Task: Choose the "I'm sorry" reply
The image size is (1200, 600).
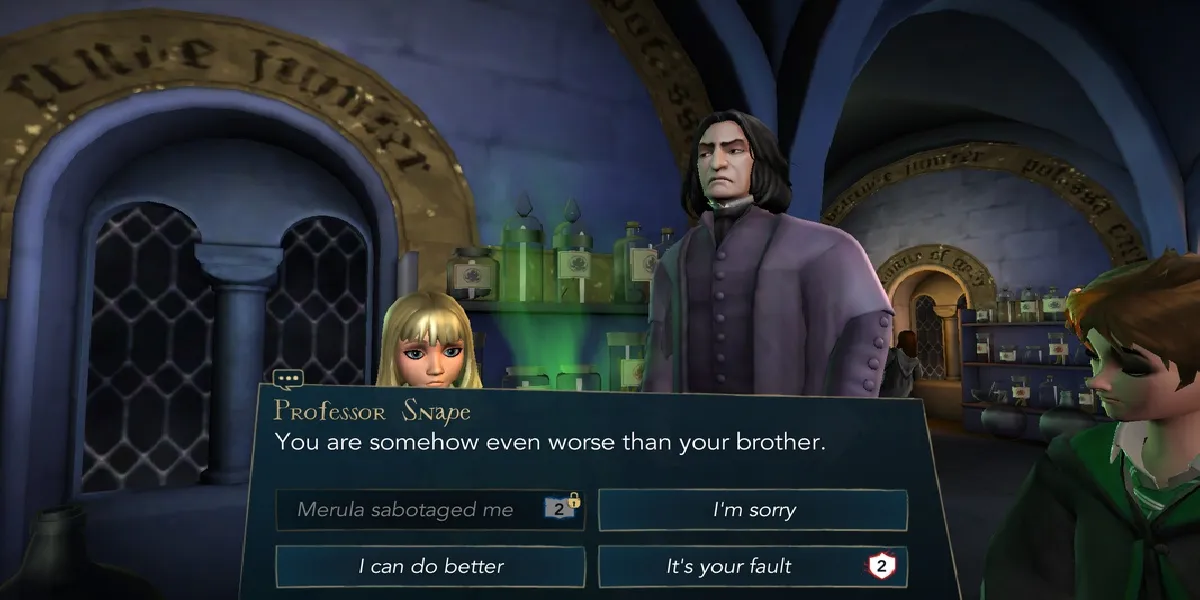Action: [x=752, y=510]
